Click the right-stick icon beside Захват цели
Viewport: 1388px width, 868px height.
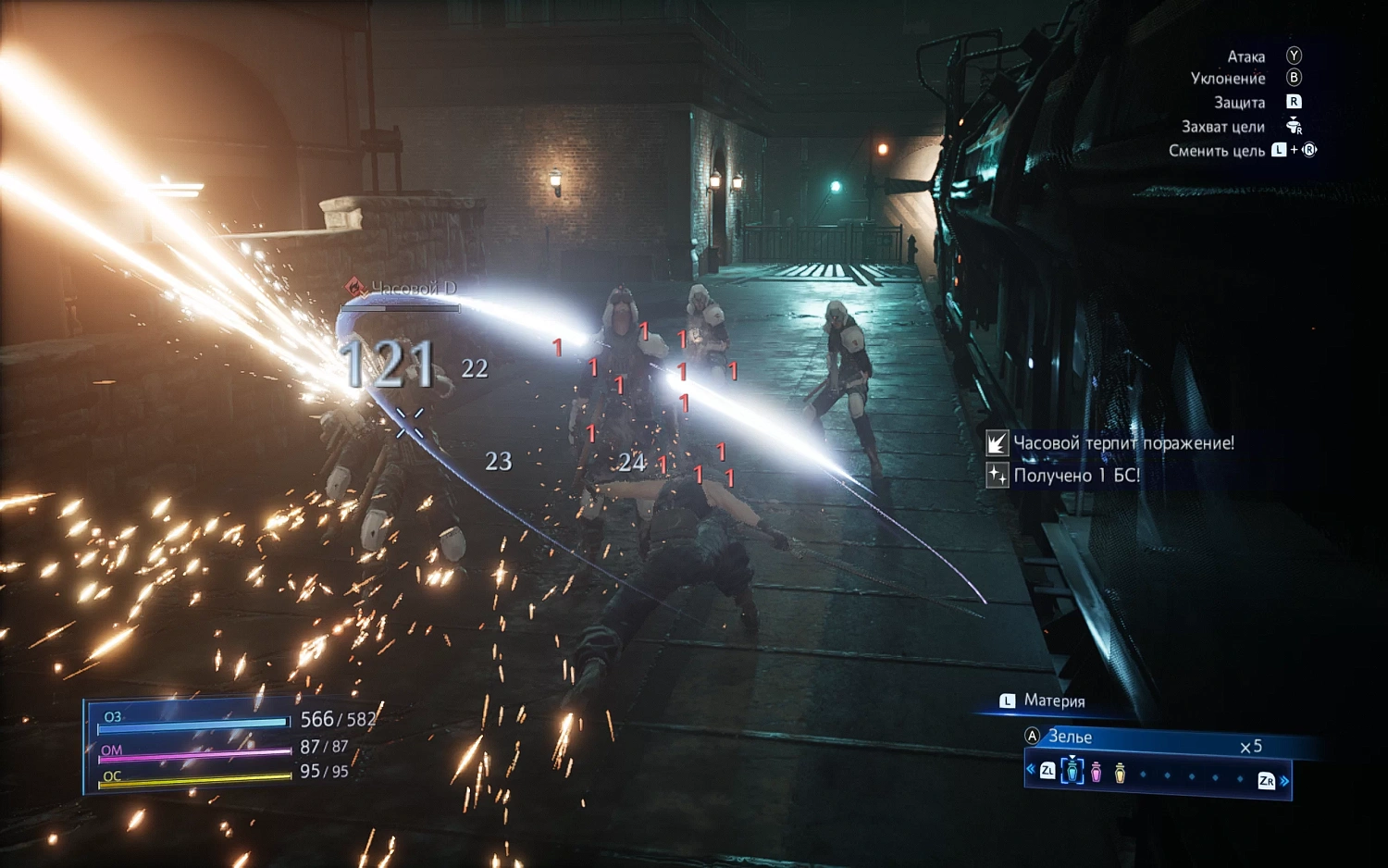tap(1294, 127)
